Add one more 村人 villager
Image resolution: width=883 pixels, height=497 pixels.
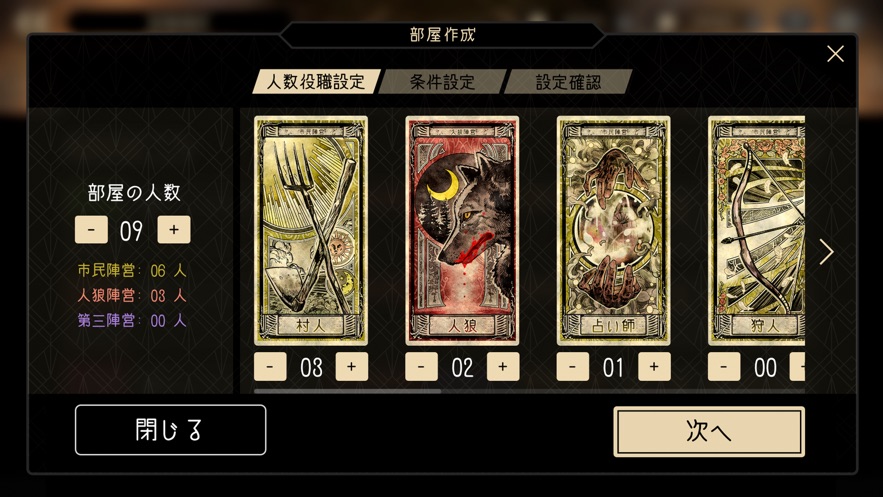point(351,367)
